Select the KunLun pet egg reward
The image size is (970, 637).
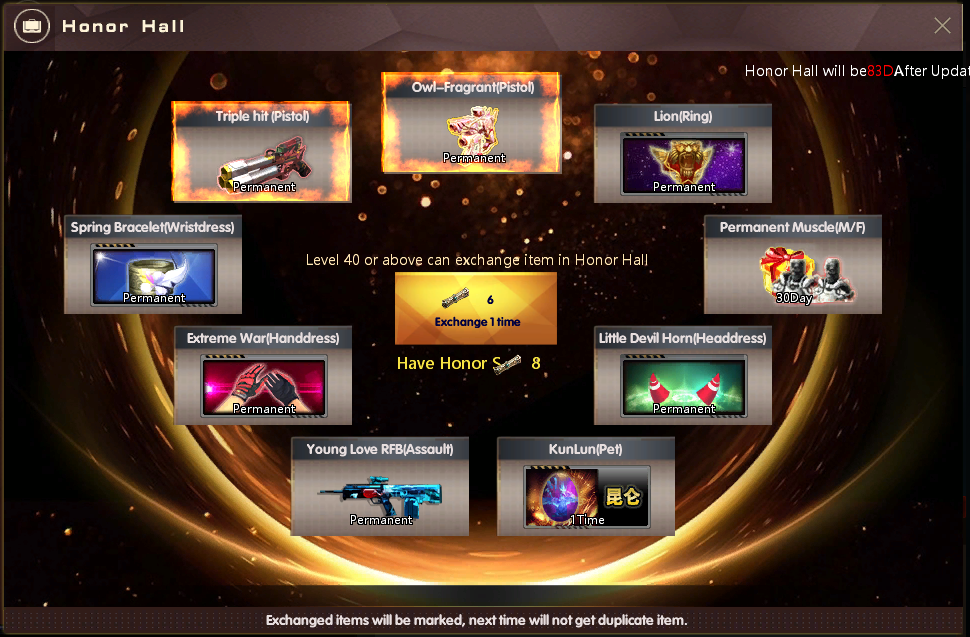click(x=586, y=486)
